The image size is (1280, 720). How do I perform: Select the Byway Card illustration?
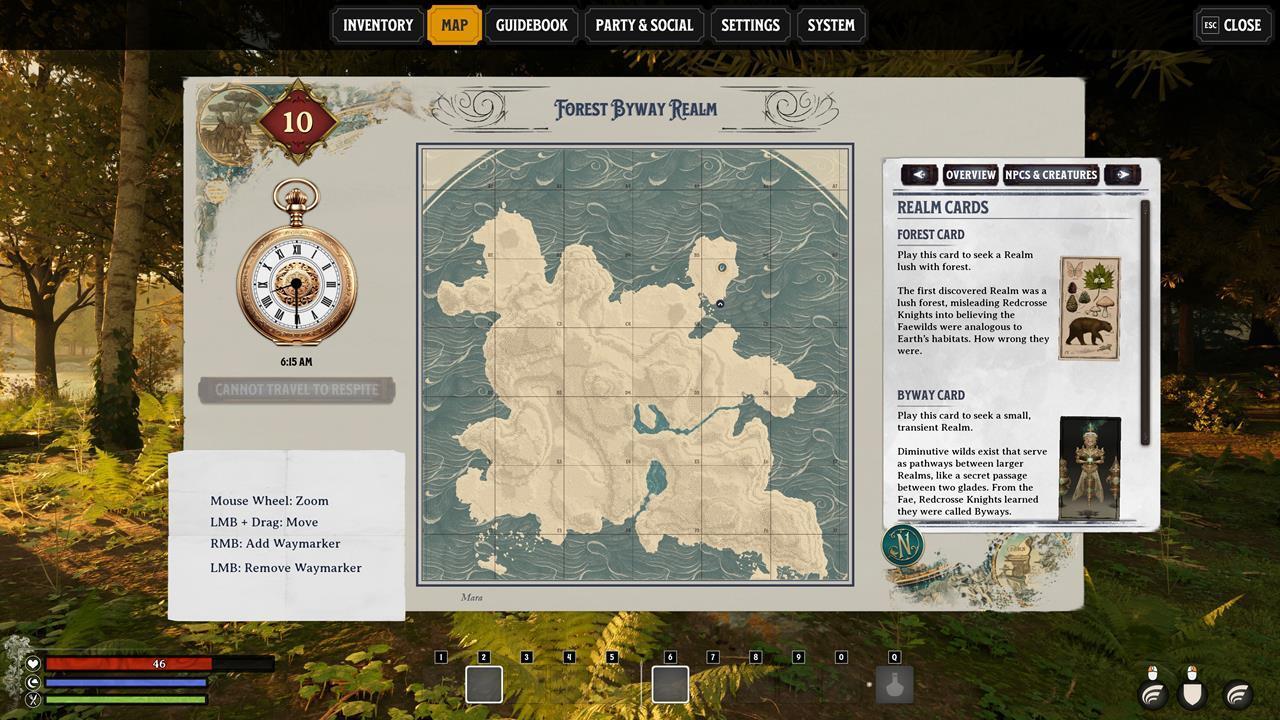1090,468
